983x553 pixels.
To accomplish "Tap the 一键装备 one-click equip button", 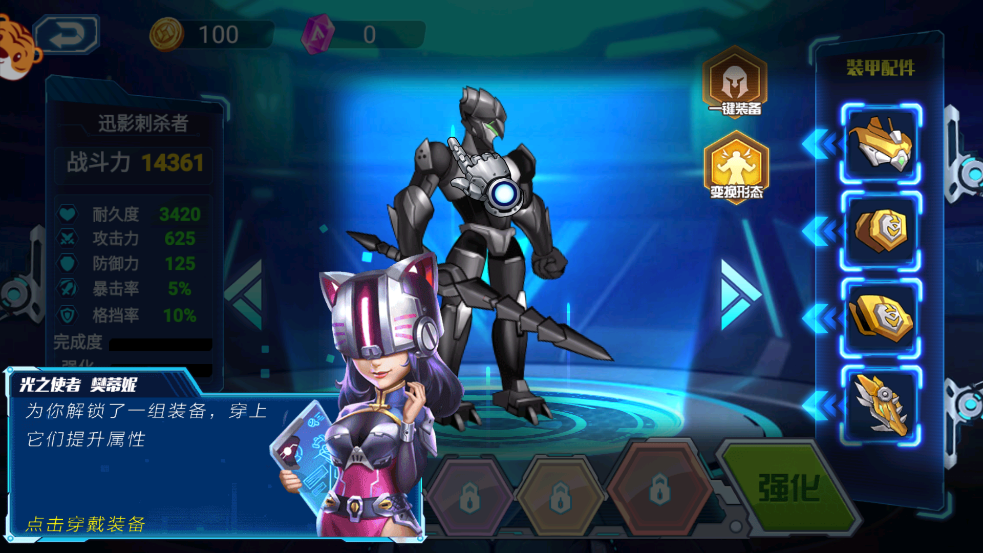I will (734, 82).
